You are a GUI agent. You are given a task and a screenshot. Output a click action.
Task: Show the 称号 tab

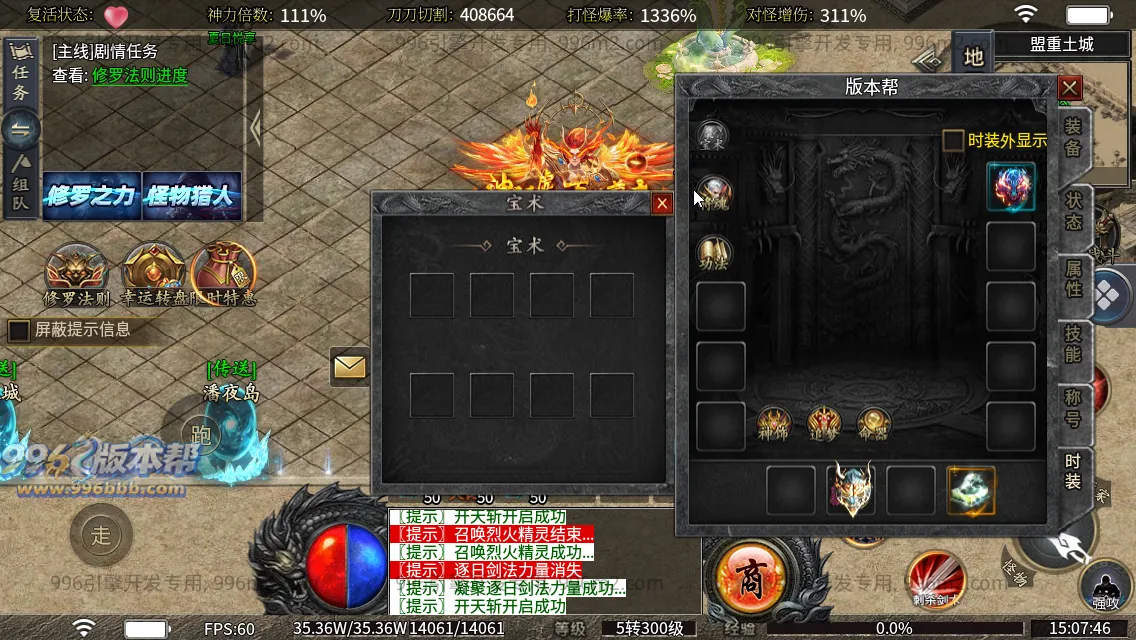[1073, 408]
